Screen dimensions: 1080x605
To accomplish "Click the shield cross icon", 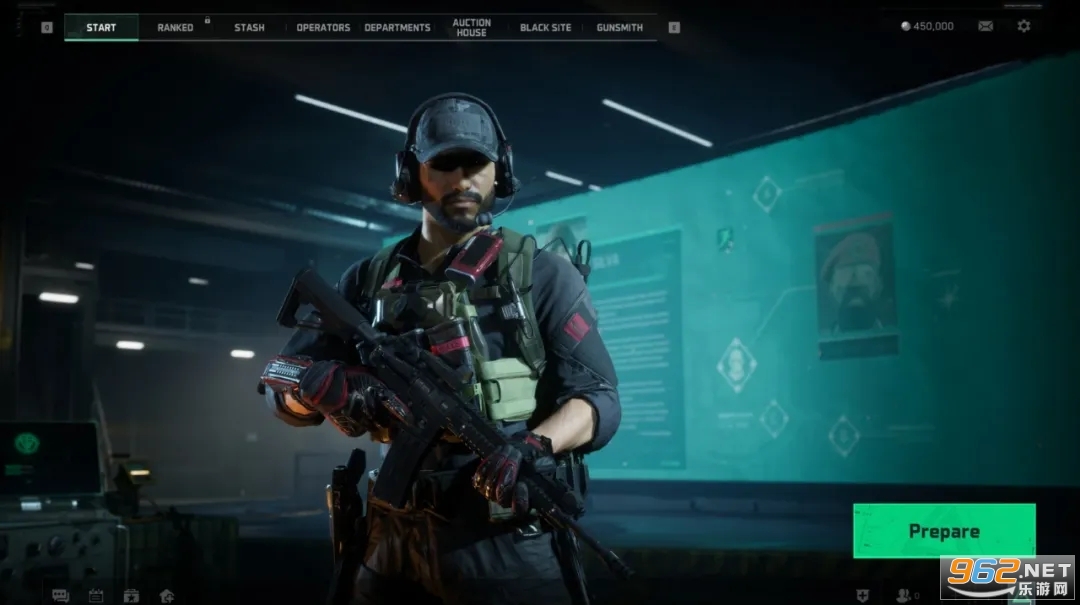I will coord(864,596).
